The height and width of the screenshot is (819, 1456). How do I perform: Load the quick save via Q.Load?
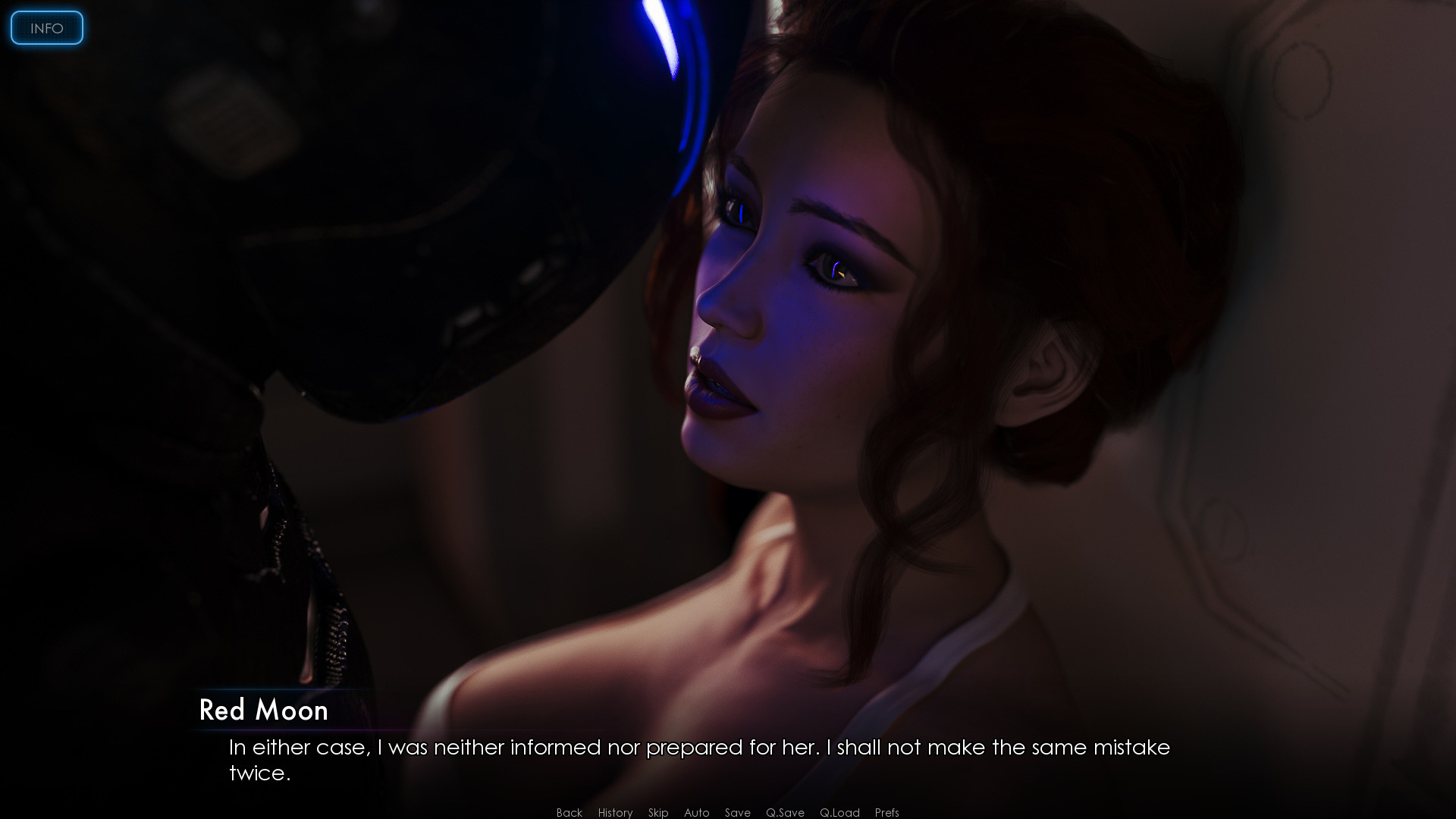[839, 812]
